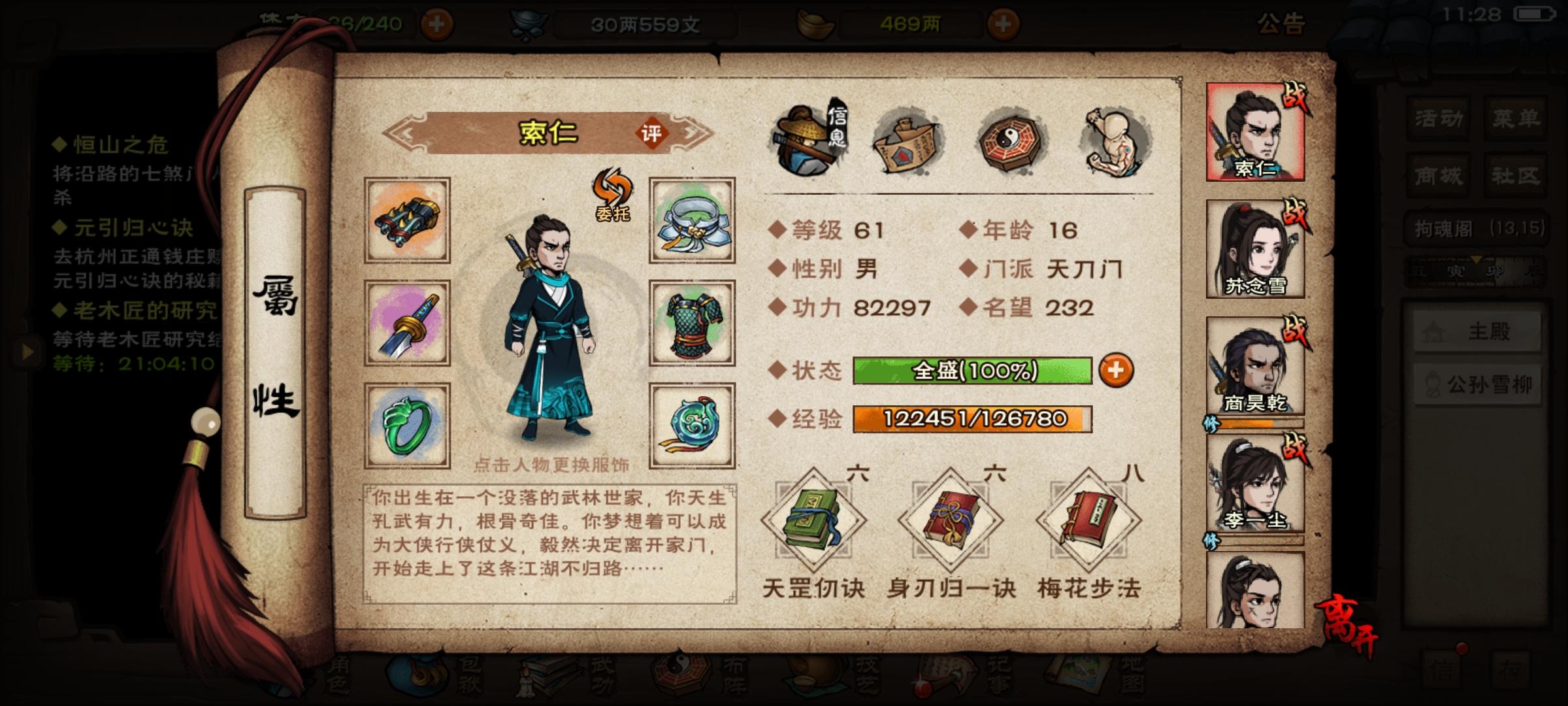Image resolution: width=1568 pixels, height=706 pixels.
Task: Click the 评 rating badge next to 索仁
Action: (653, 133)
